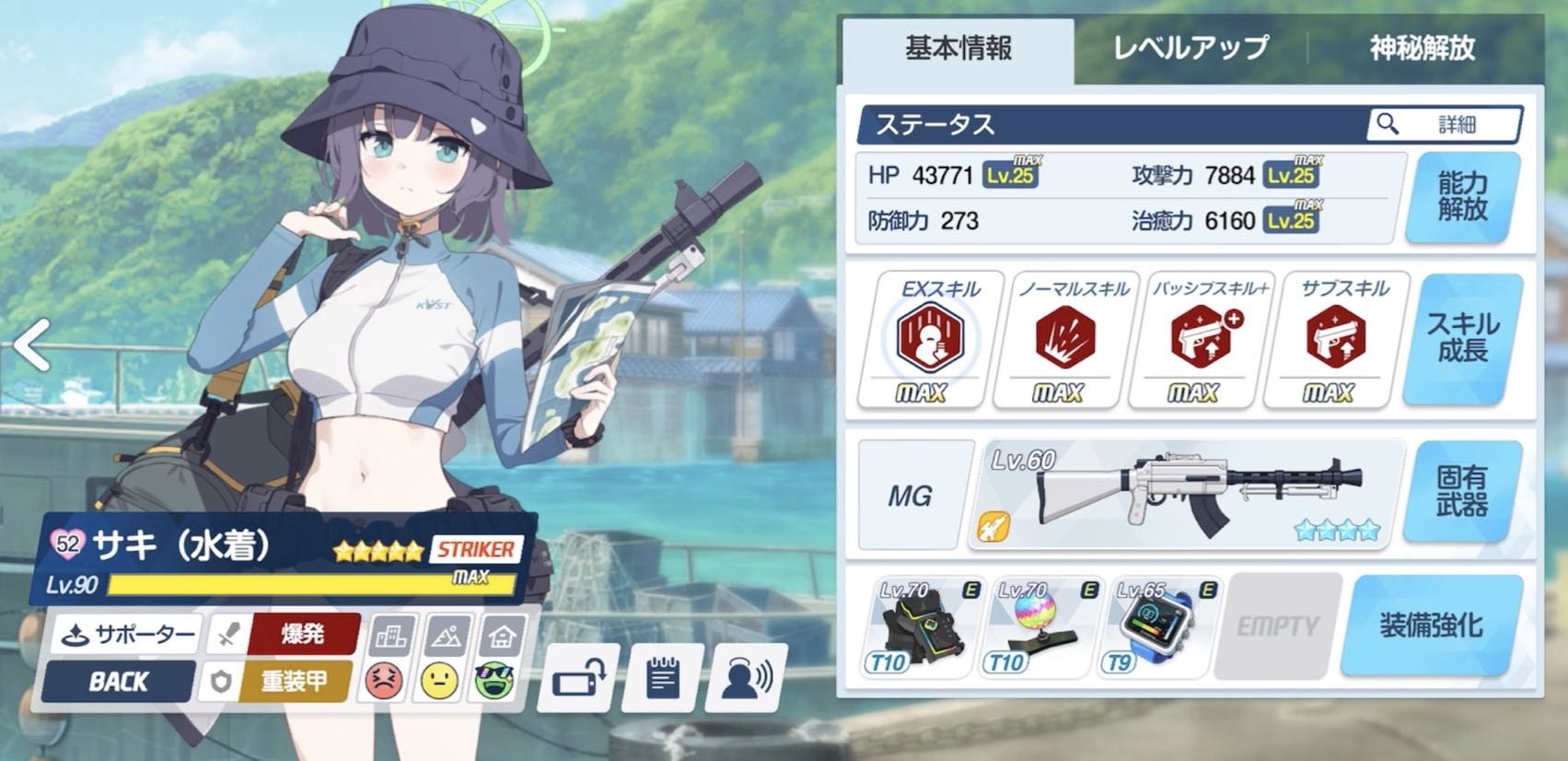Show status details with 詳細 button
The image size is (1568, 761).
coord(1444,124)
